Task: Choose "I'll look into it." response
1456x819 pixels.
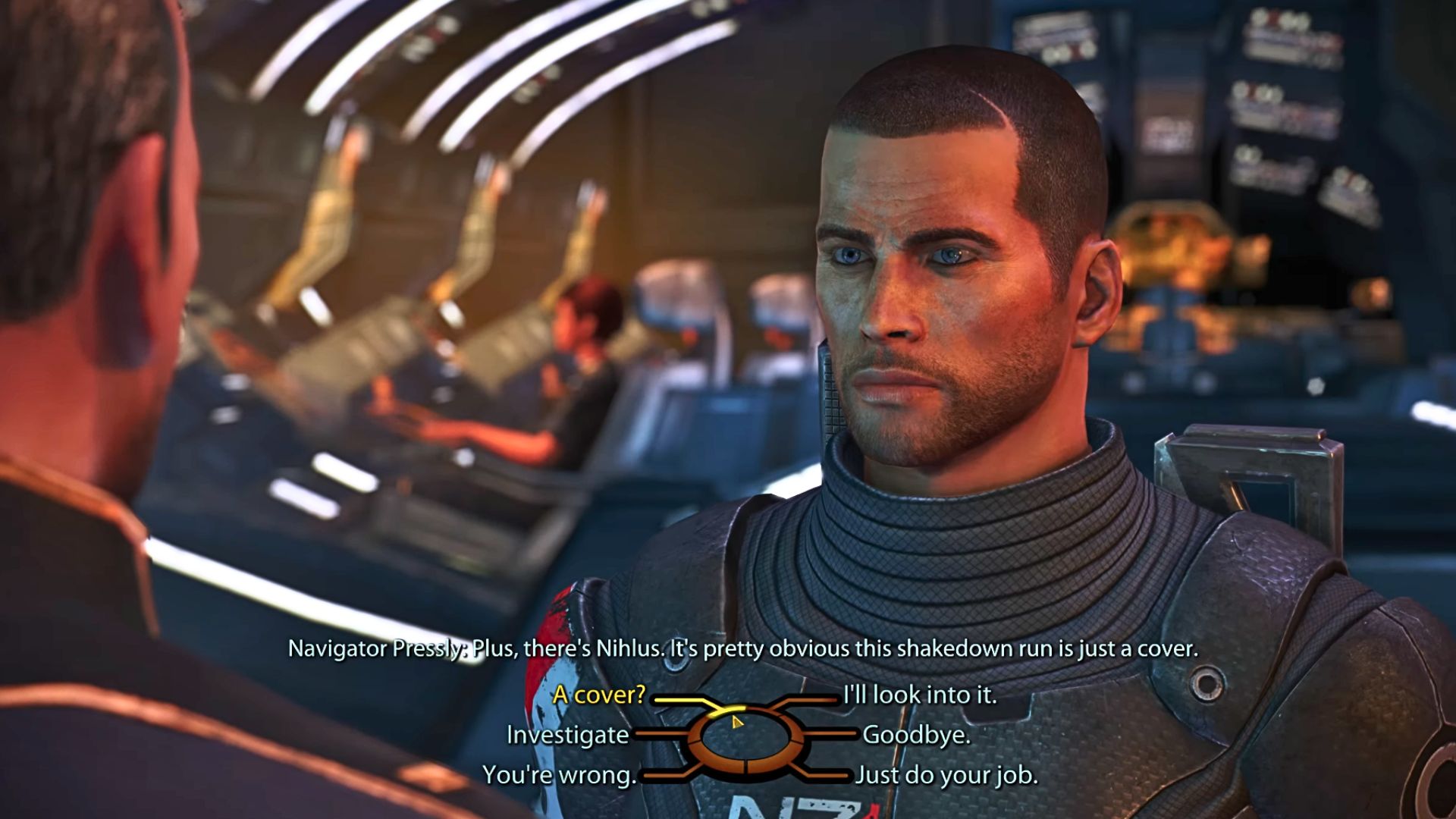Action: coord(920,695)
